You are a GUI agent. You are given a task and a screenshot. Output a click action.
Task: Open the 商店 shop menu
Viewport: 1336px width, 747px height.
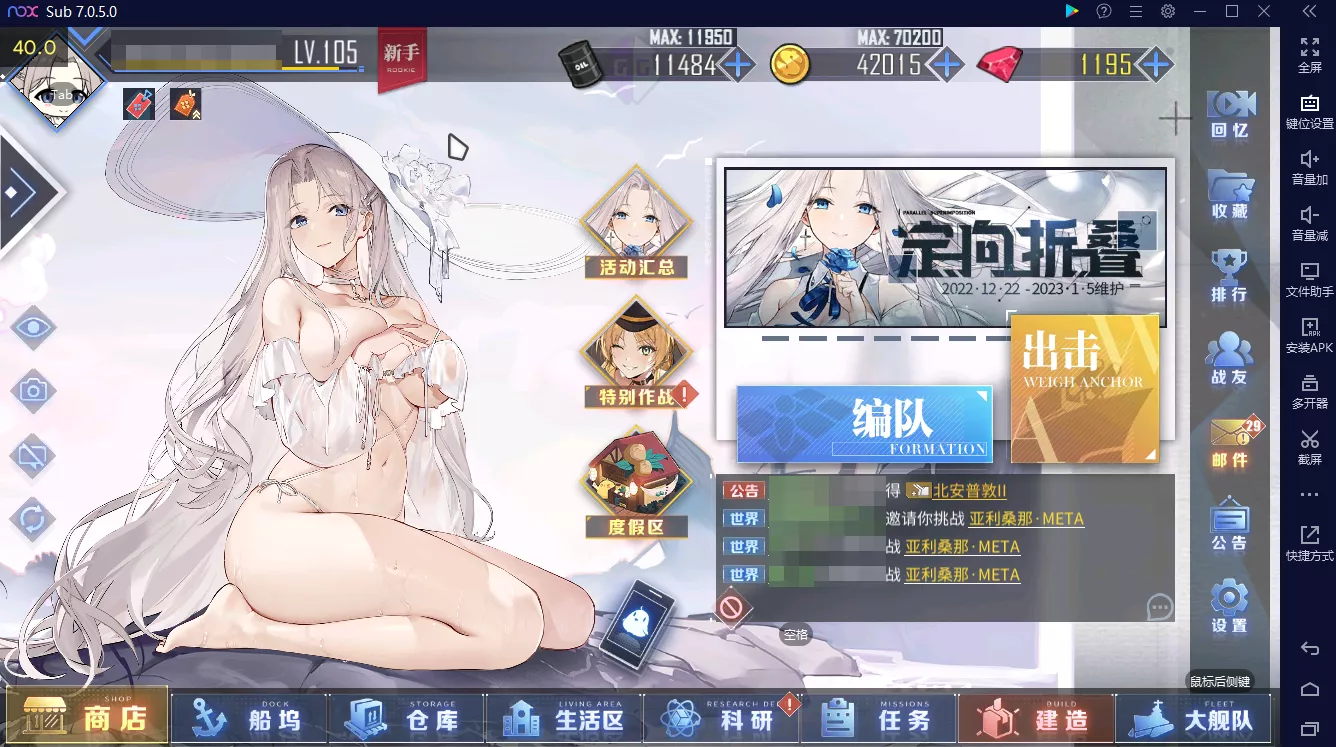click(x=87, y=716)
